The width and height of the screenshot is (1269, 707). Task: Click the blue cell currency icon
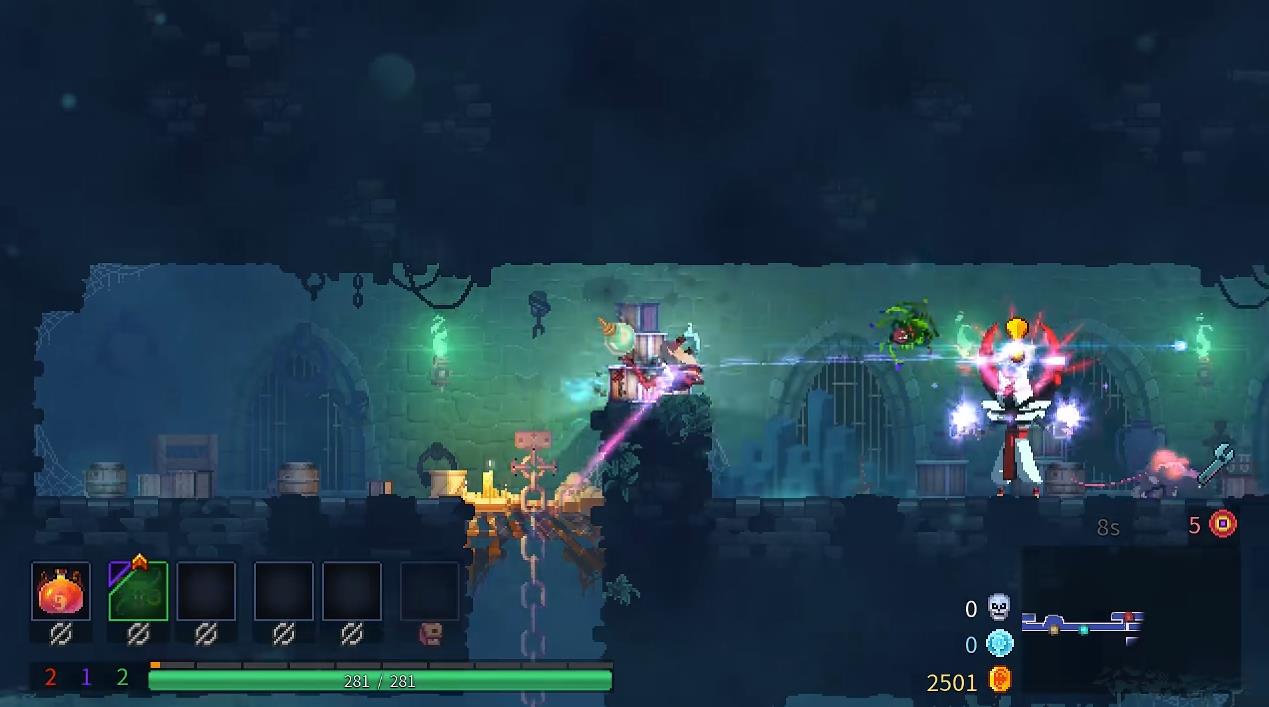[999, 644]
